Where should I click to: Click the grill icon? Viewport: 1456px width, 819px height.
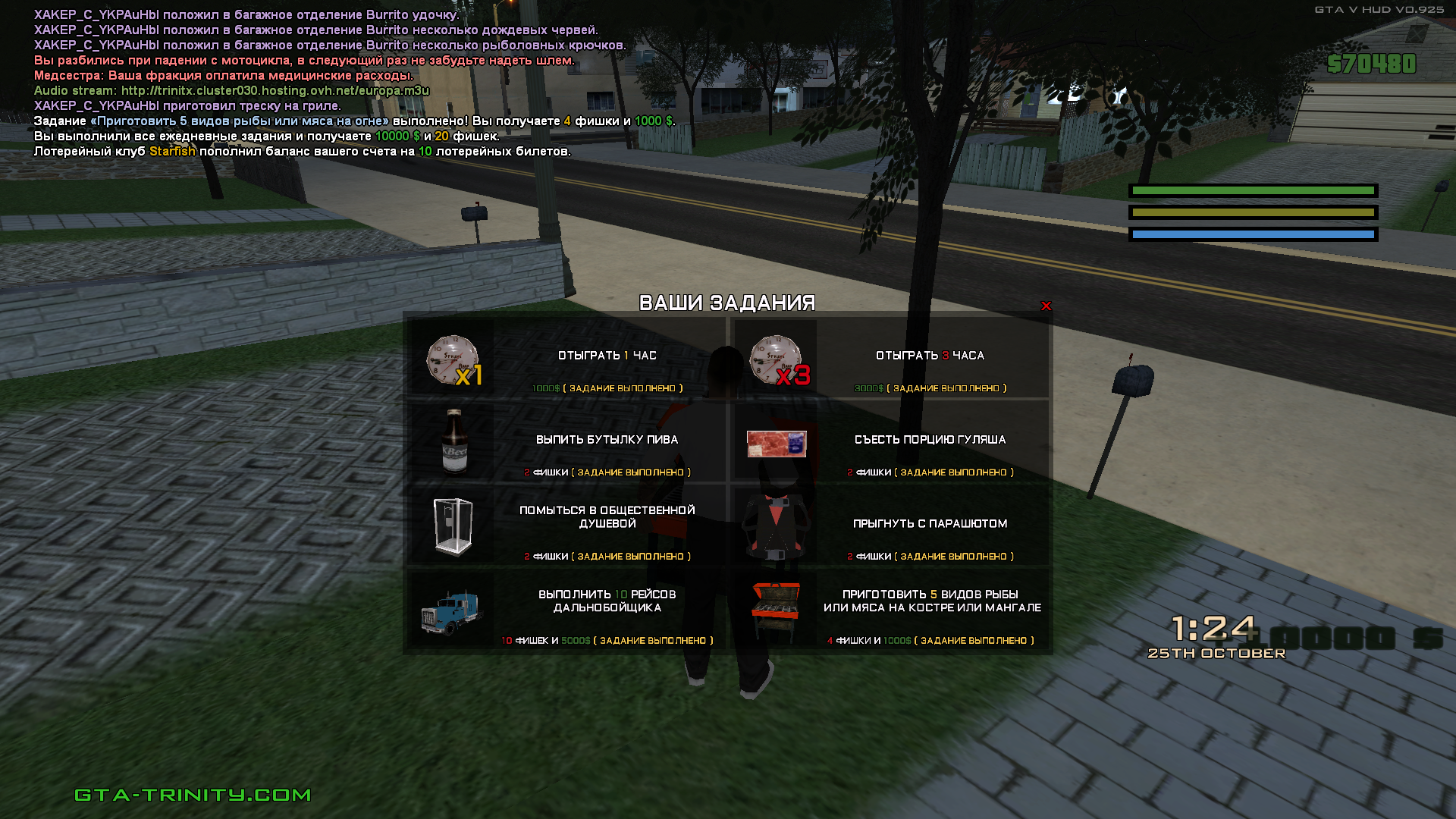(776, 610)
